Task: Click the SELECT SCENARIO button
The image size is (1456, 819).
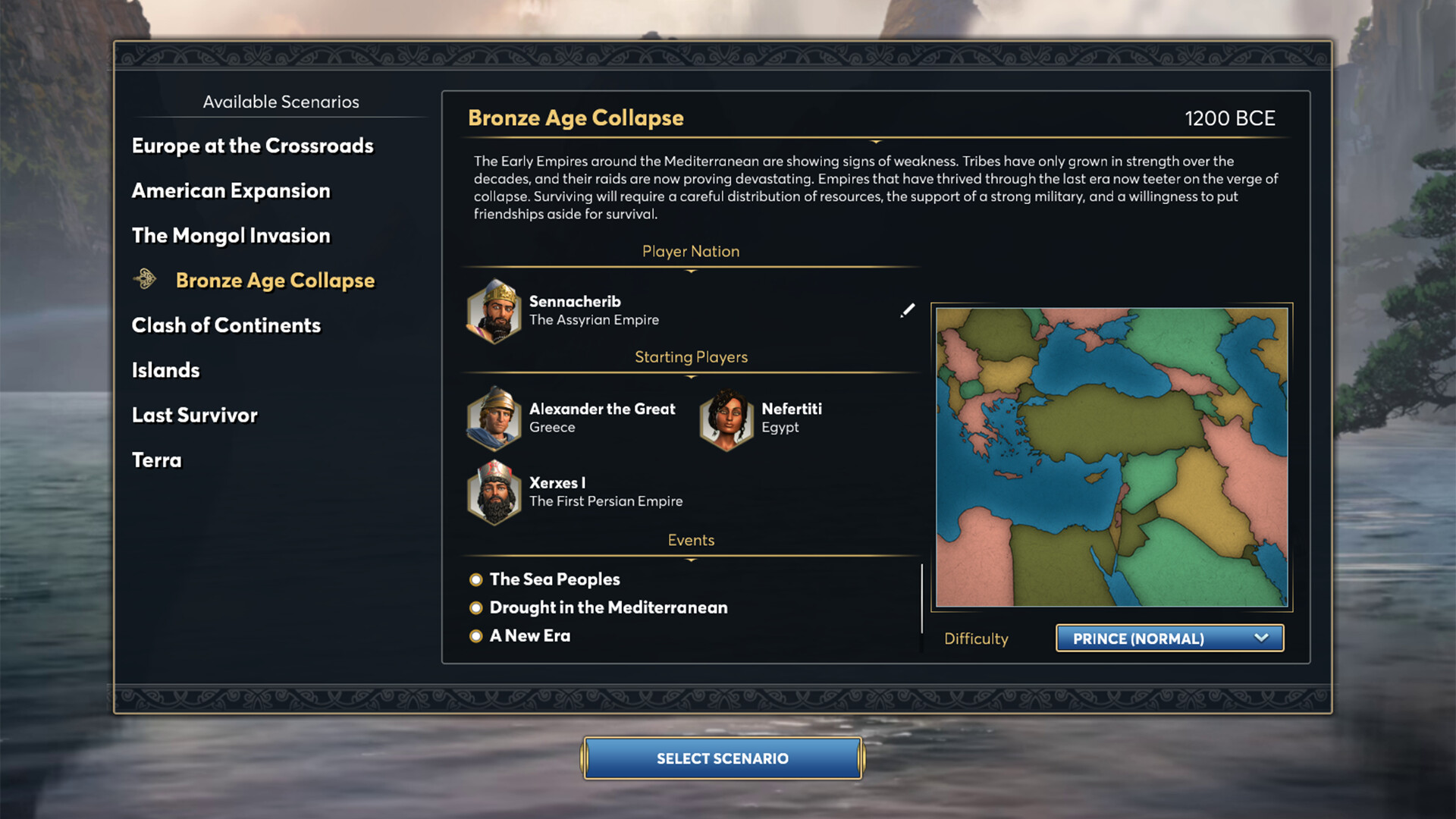Action: click(x=722, y=758)
